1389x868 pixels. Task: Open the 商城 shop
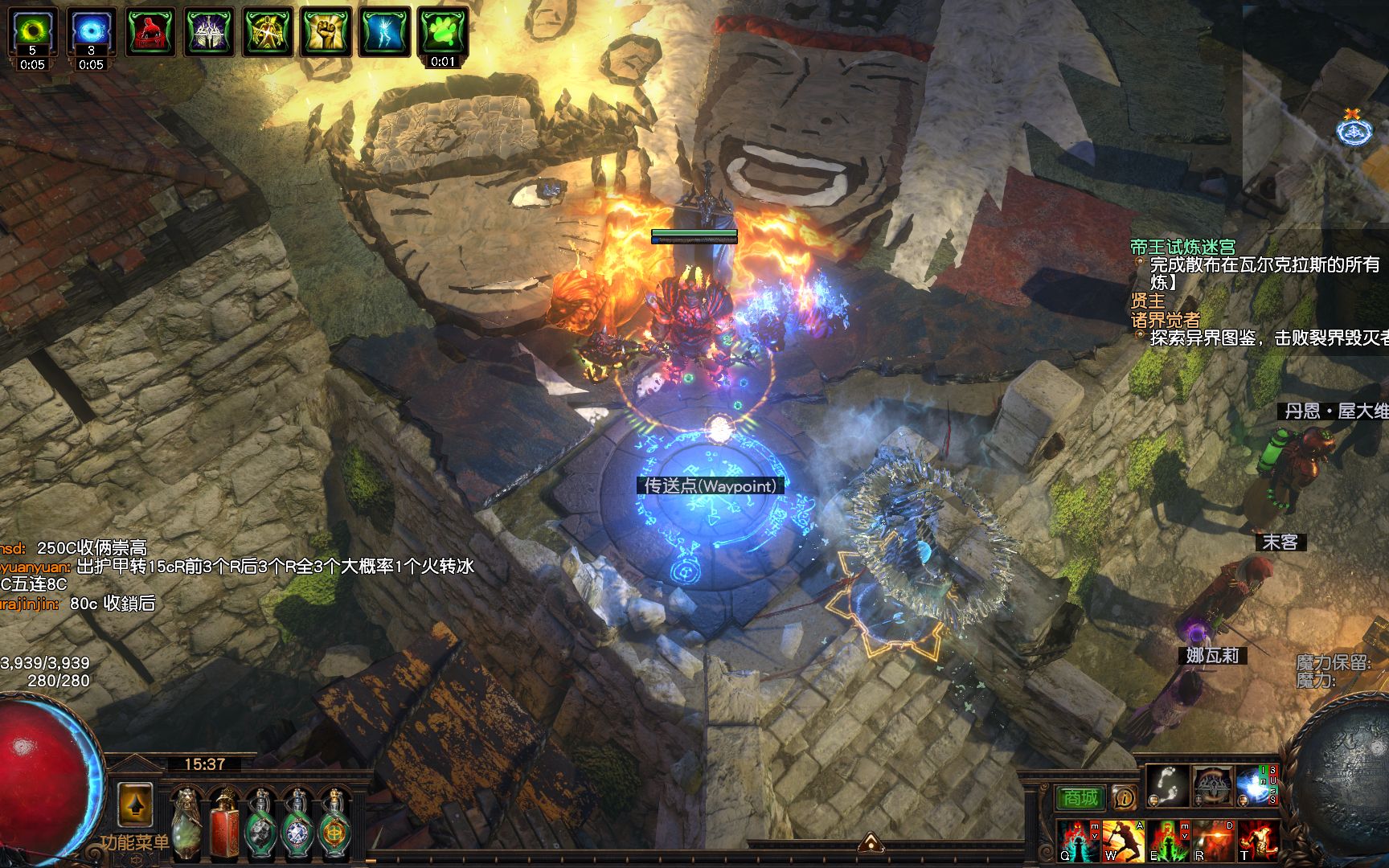pos(1080,797)
